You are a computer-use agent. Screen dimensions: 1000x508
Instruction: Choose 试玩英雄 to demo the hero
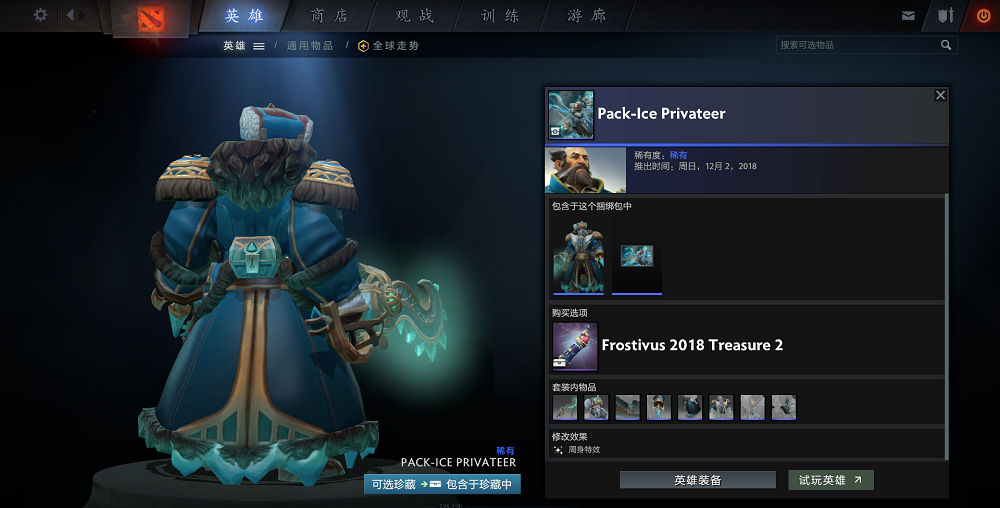[830, 480]
